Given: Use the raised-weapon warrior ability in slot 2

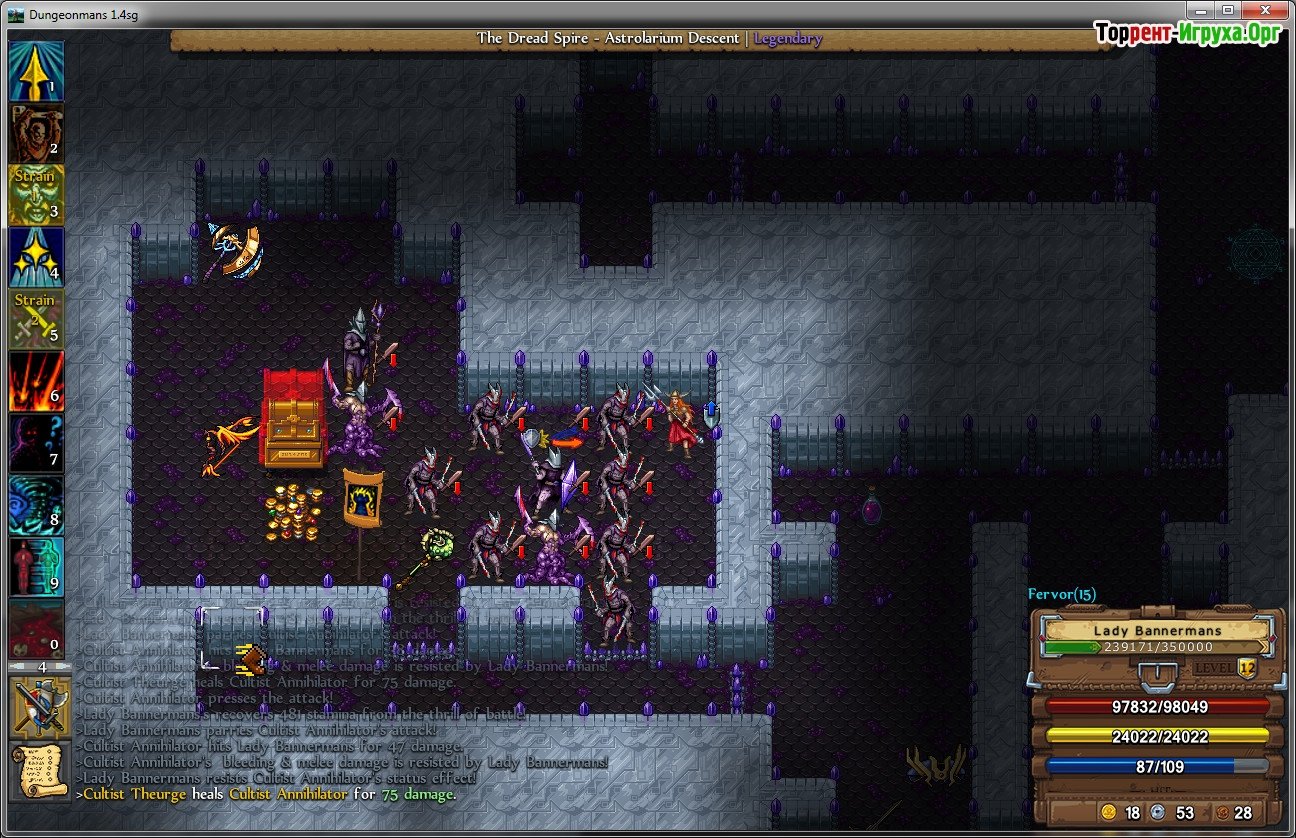Looking at the screenshot, I should tap(37, 132).
